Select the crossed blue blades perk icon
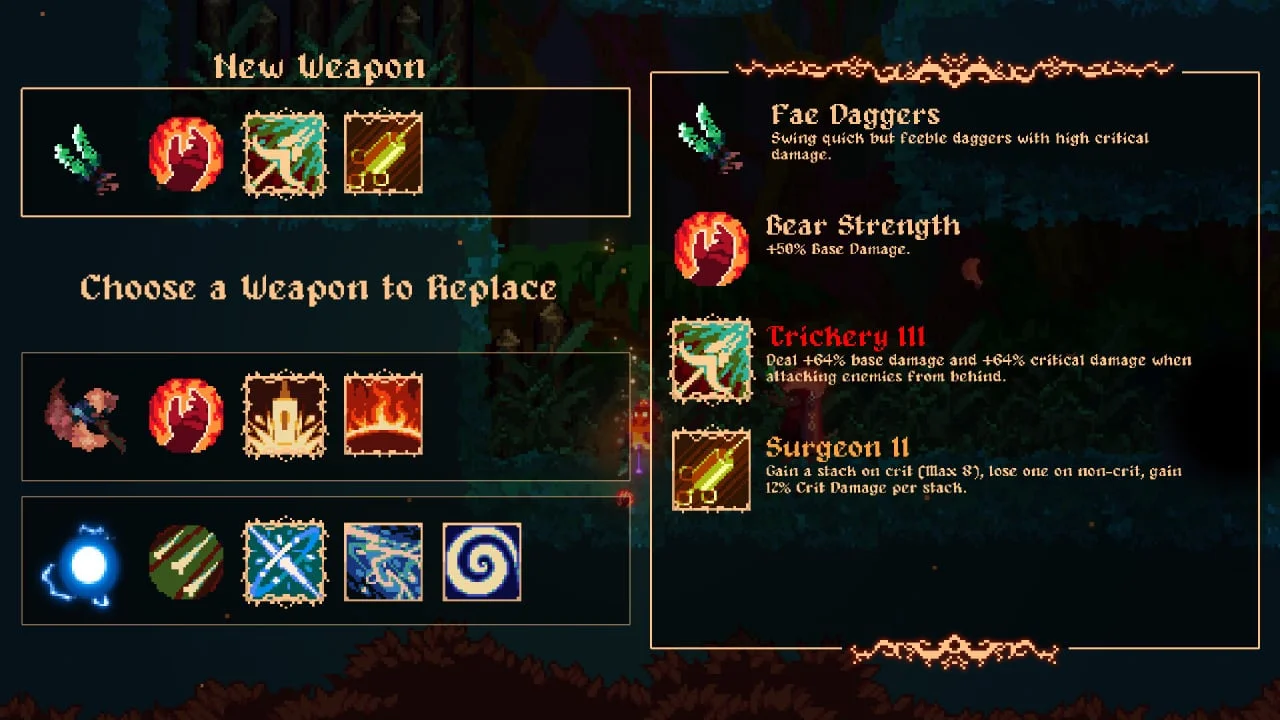This screenshot has width=1280, height=720. click(285, 562)
